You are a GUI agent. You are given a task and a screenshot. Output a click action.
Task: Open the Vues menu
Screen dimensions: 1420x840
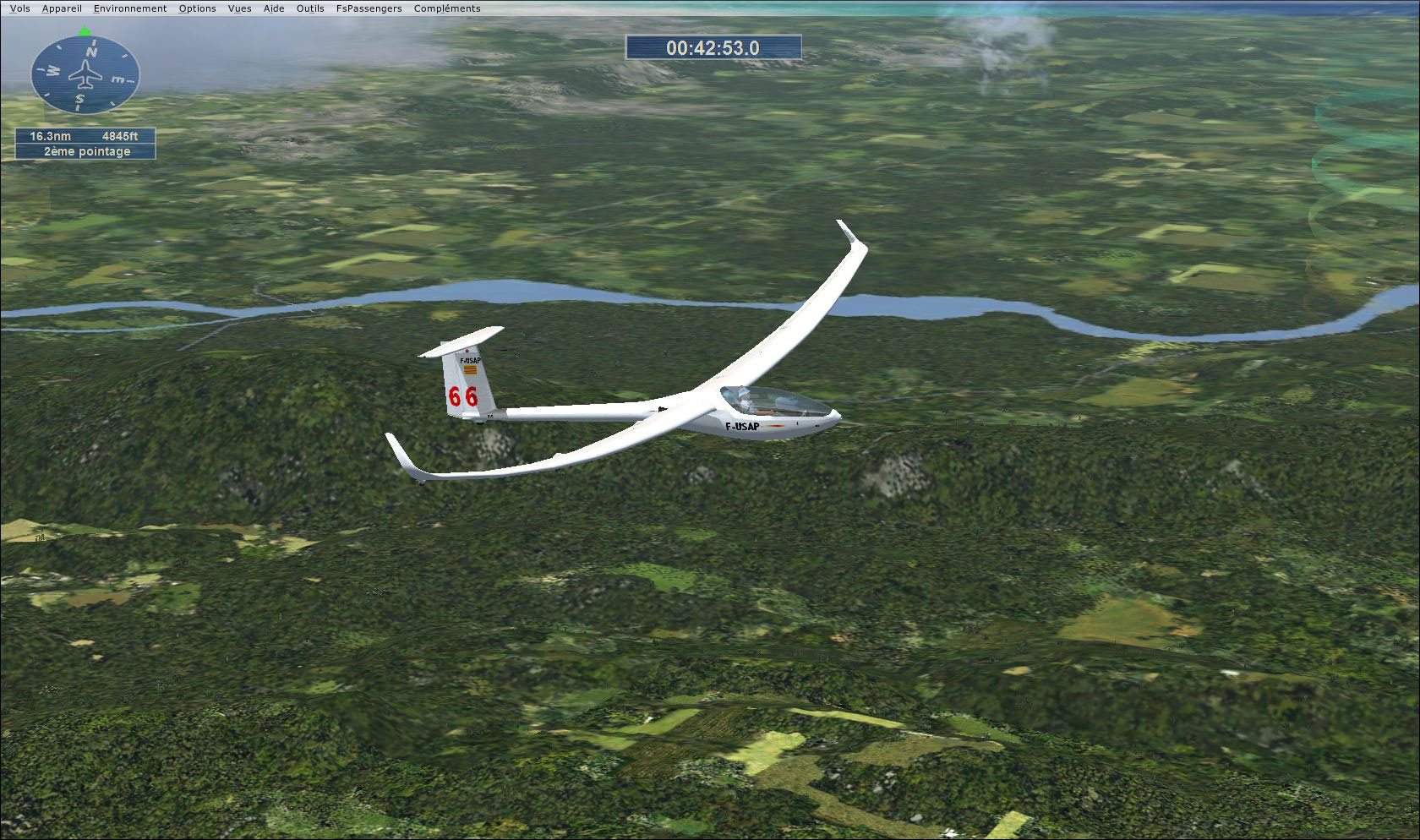pyautogui.click(x=239, y=8)
